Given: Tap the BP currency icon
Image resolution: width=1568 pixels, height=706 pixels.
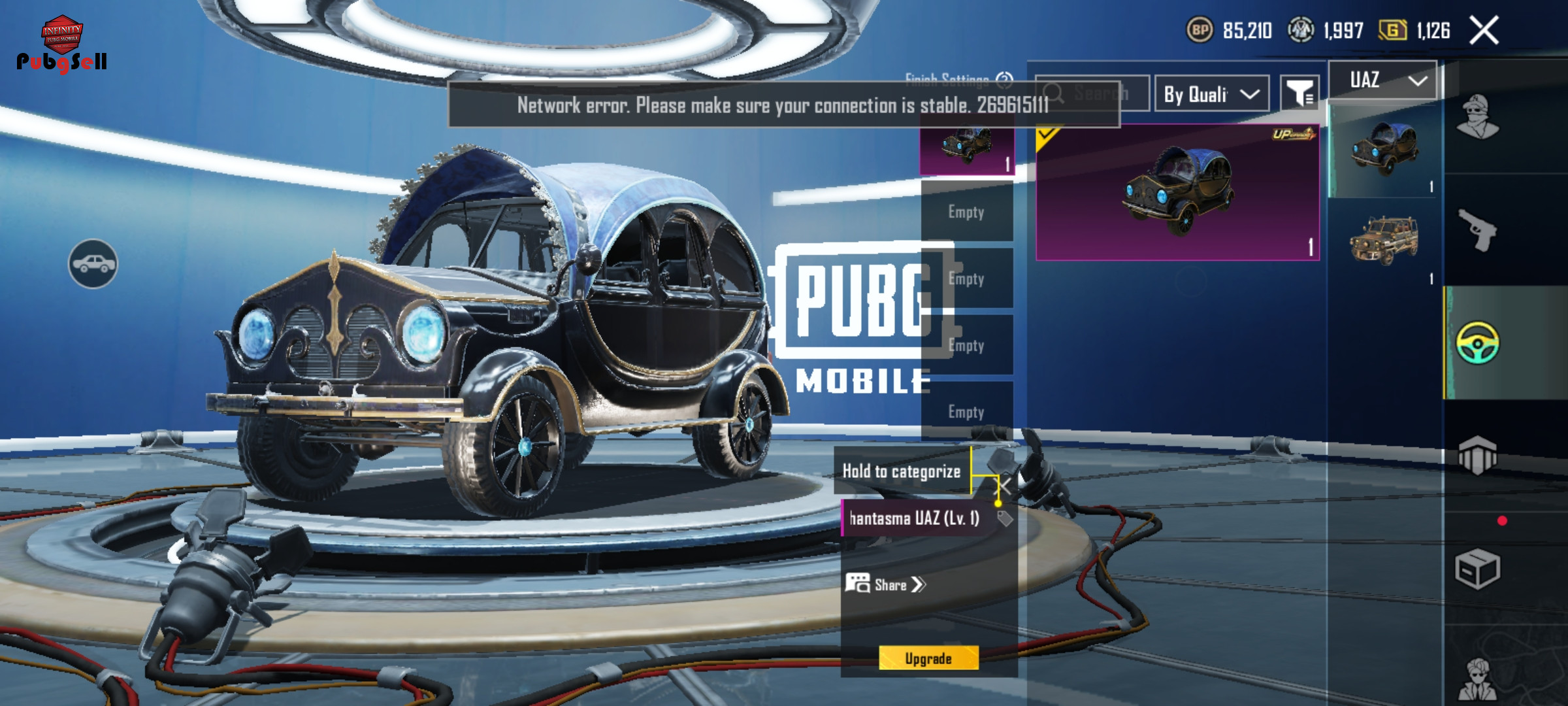Looking at the screenshot, I should (1200, 30).
